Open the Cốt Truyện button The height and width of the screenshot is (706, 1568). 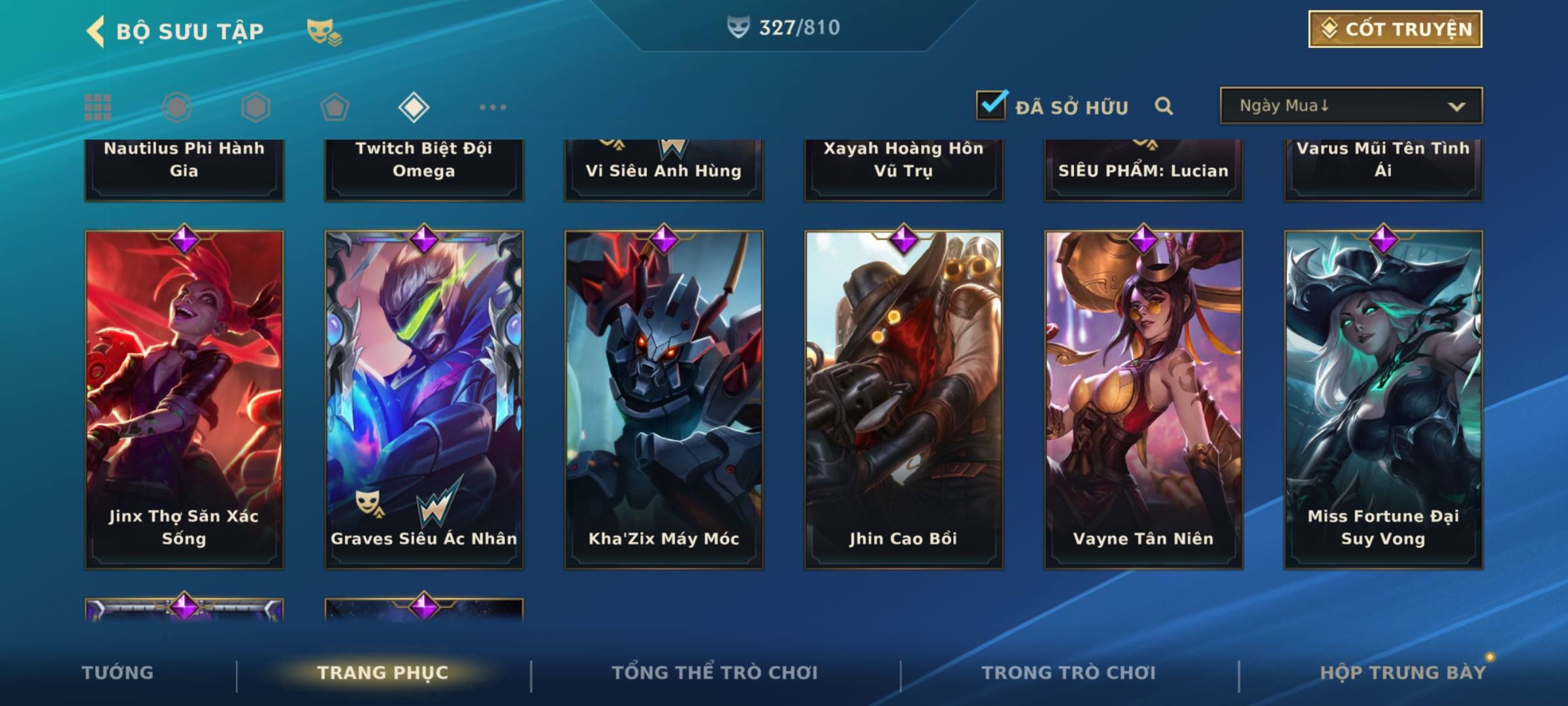[x=1395, y=29]
